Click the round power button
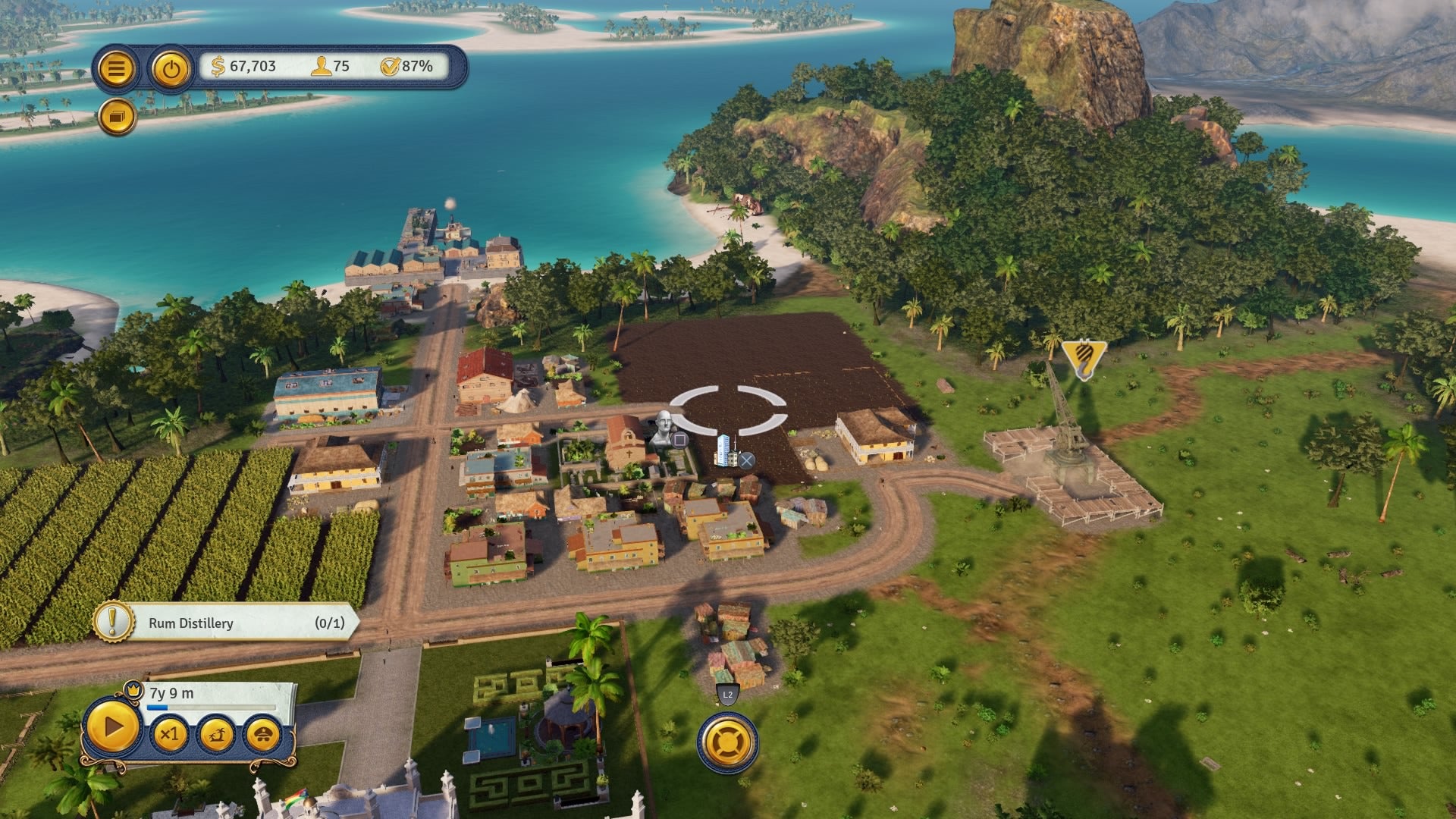This screenshot has height=819, width=1456. 171,69
